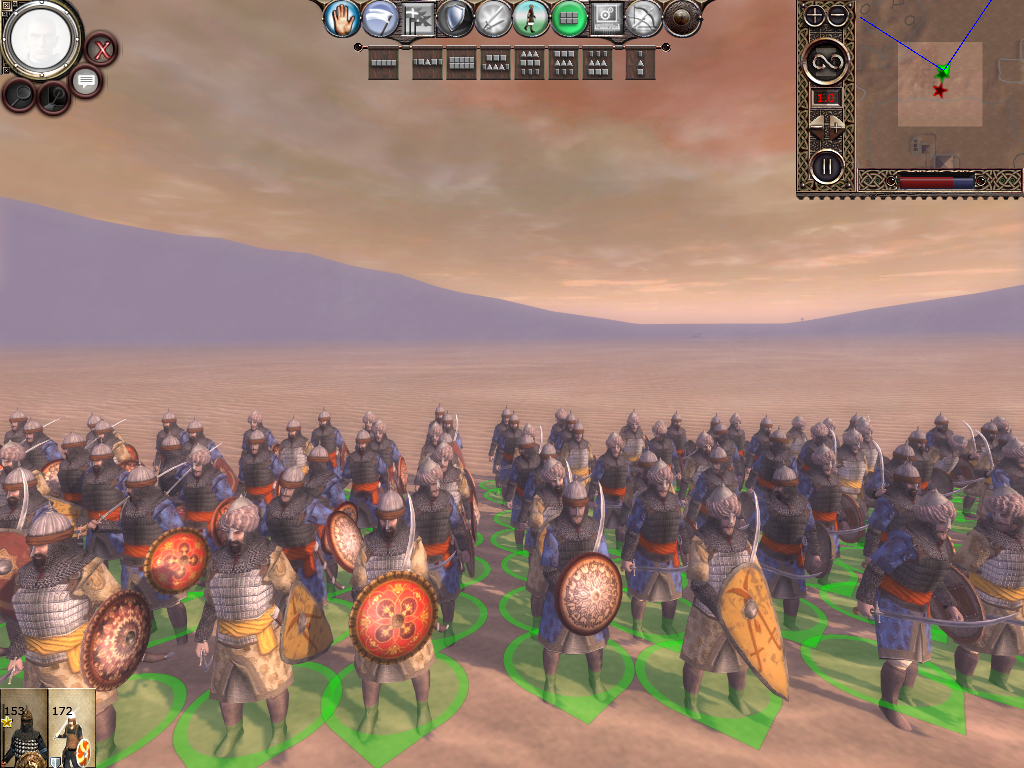Click the bow fire-at-will icon
This screenshot has width=1024, height=768.
(645, 18)
